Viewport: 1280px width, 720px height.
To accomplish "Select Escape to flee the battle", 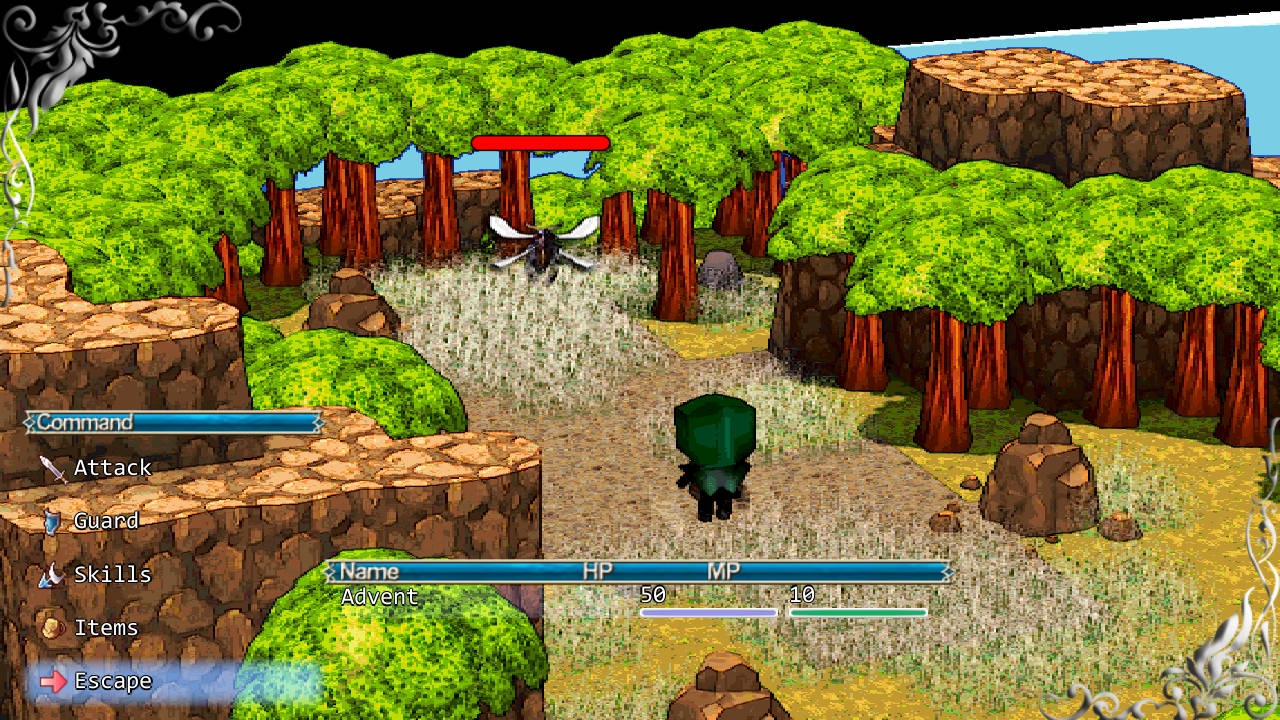I will coord(114,681).
